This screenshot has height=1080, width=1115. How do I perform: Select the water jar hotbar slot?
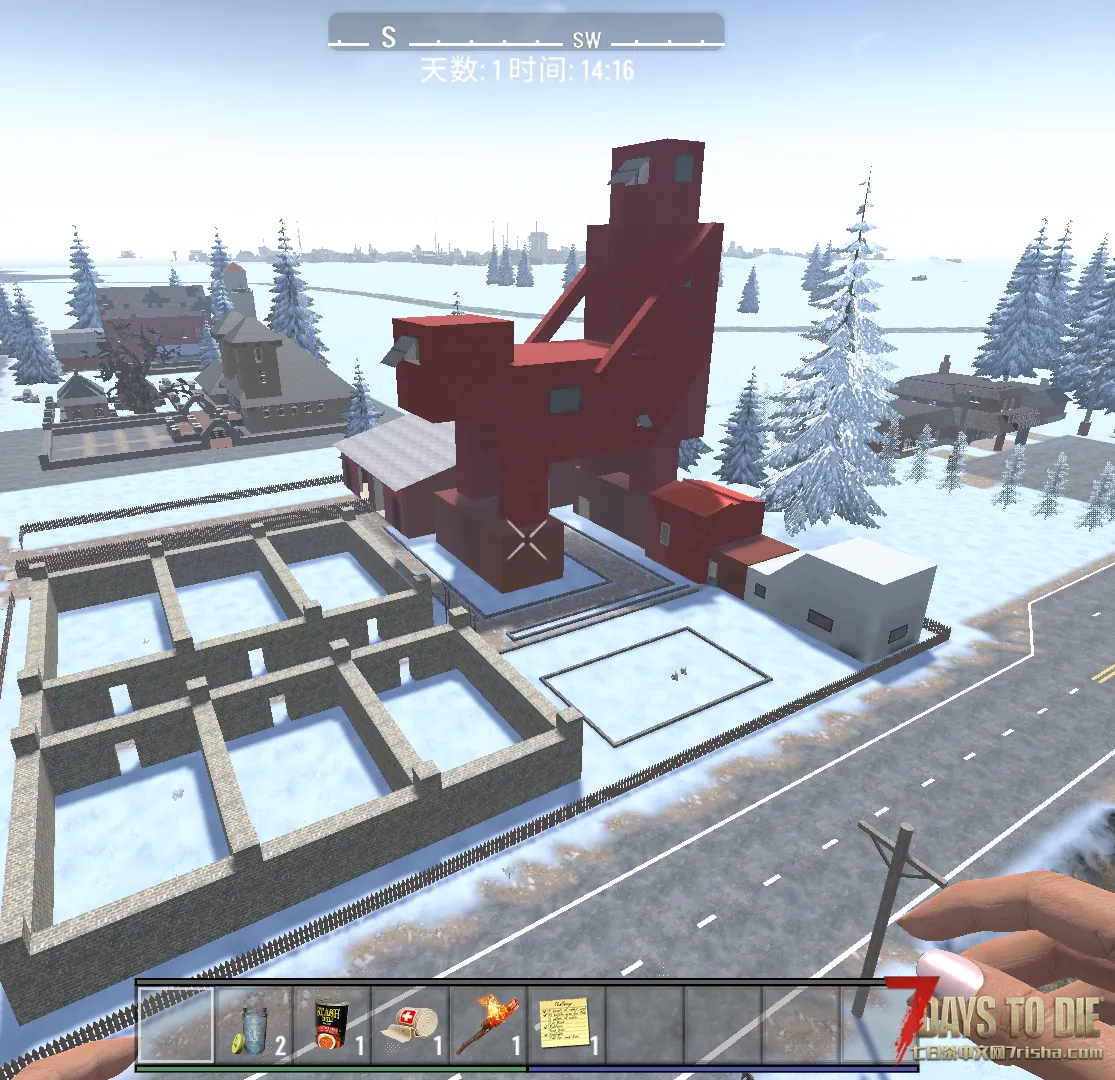[254, 1025]
